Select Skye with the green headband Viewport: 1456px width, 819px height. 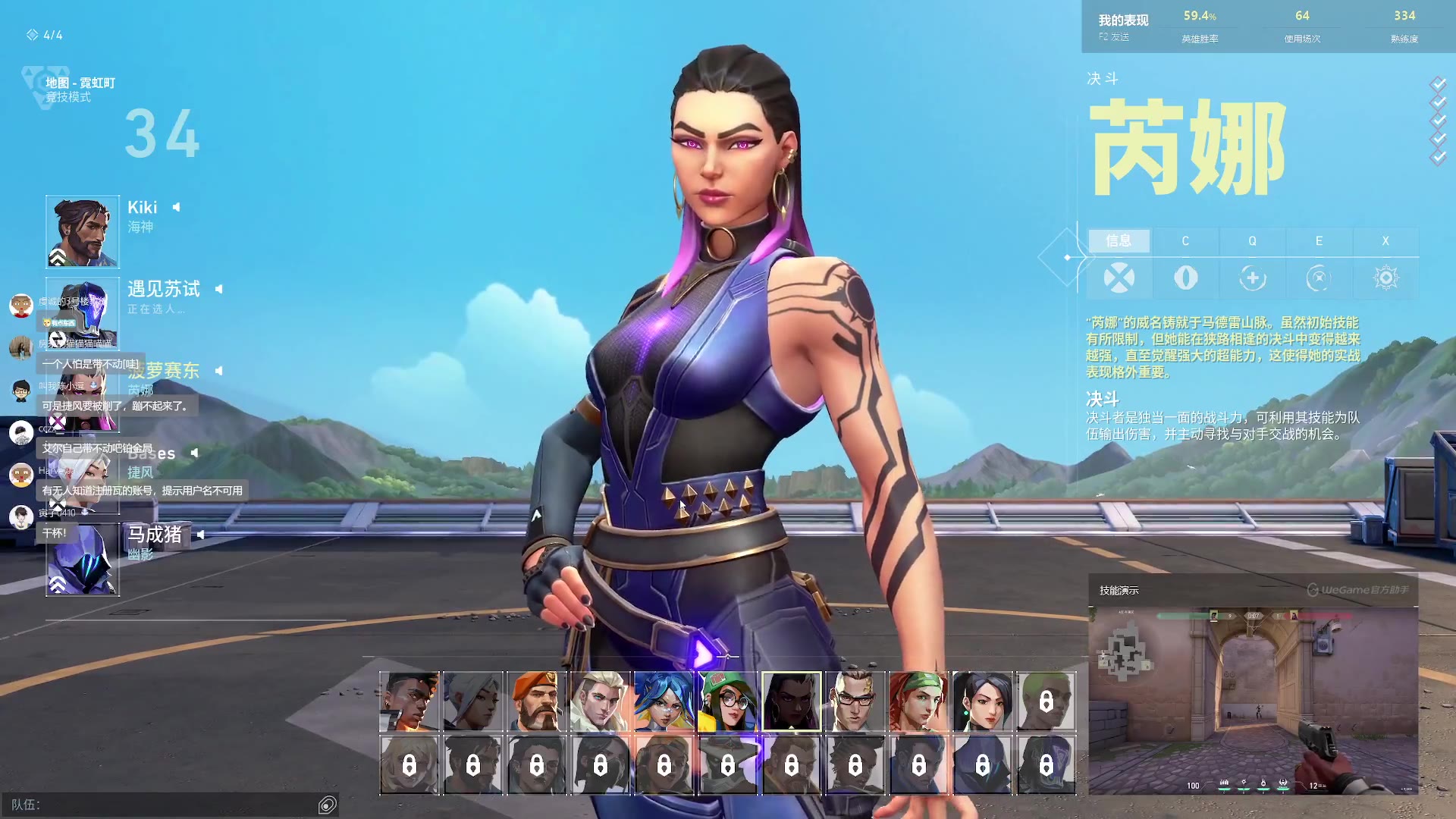[918, 701]
